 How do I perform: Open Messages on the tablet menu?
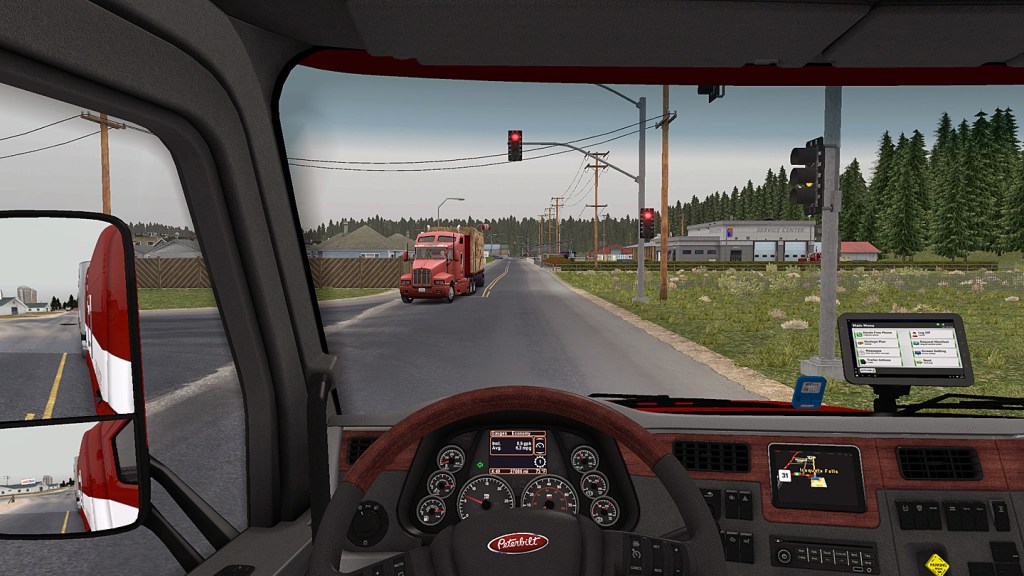coord(878,350)
